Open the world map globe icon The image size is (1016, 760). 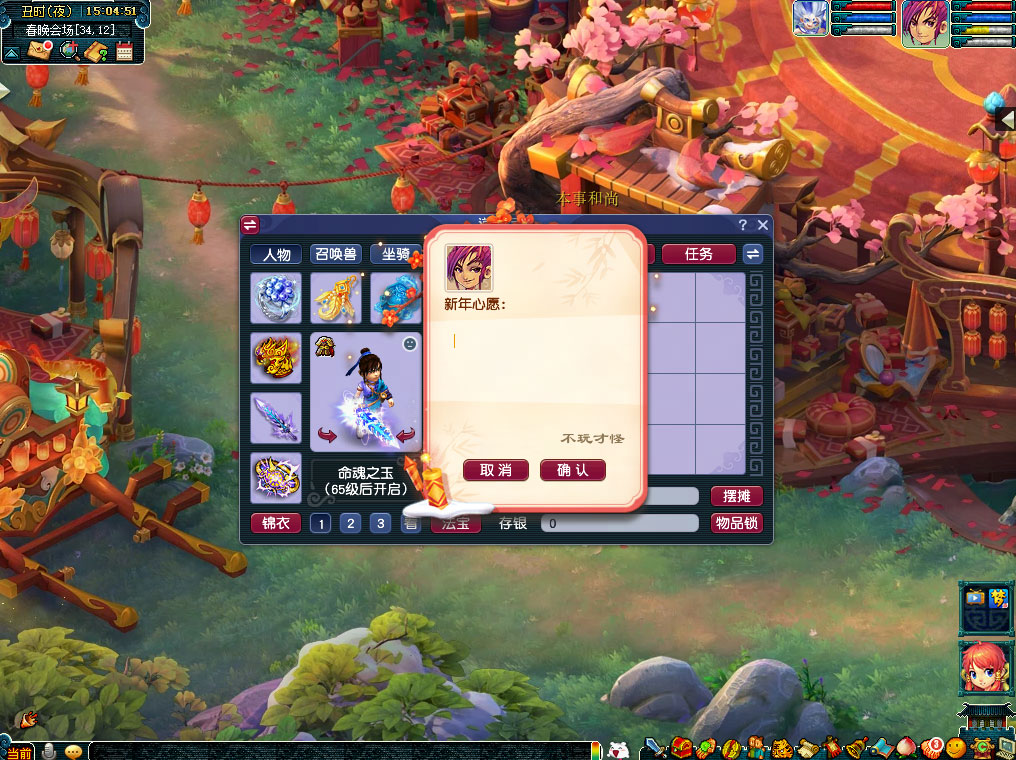[68, 50]
